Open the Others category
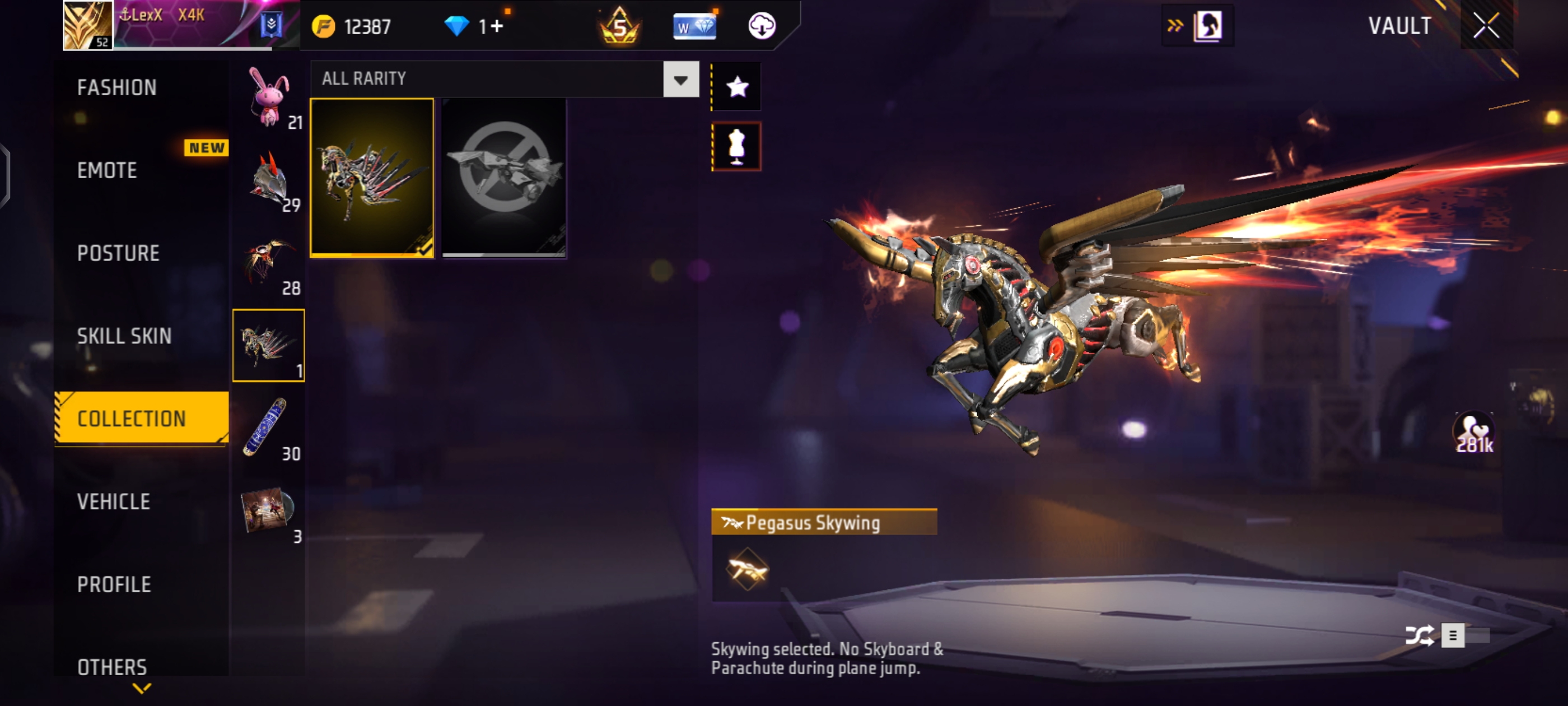 click(112, 667)
